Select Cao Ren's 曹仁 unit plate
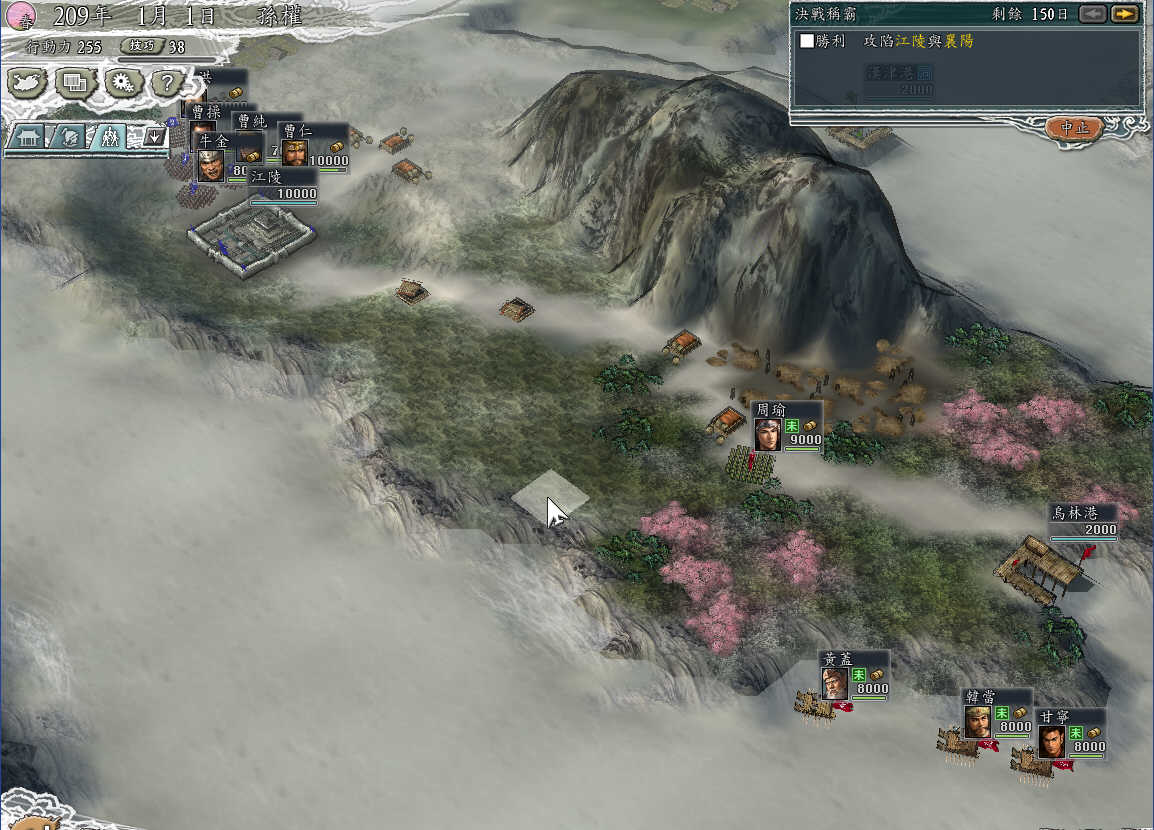The image size is (1154, 830). point(313,146)
